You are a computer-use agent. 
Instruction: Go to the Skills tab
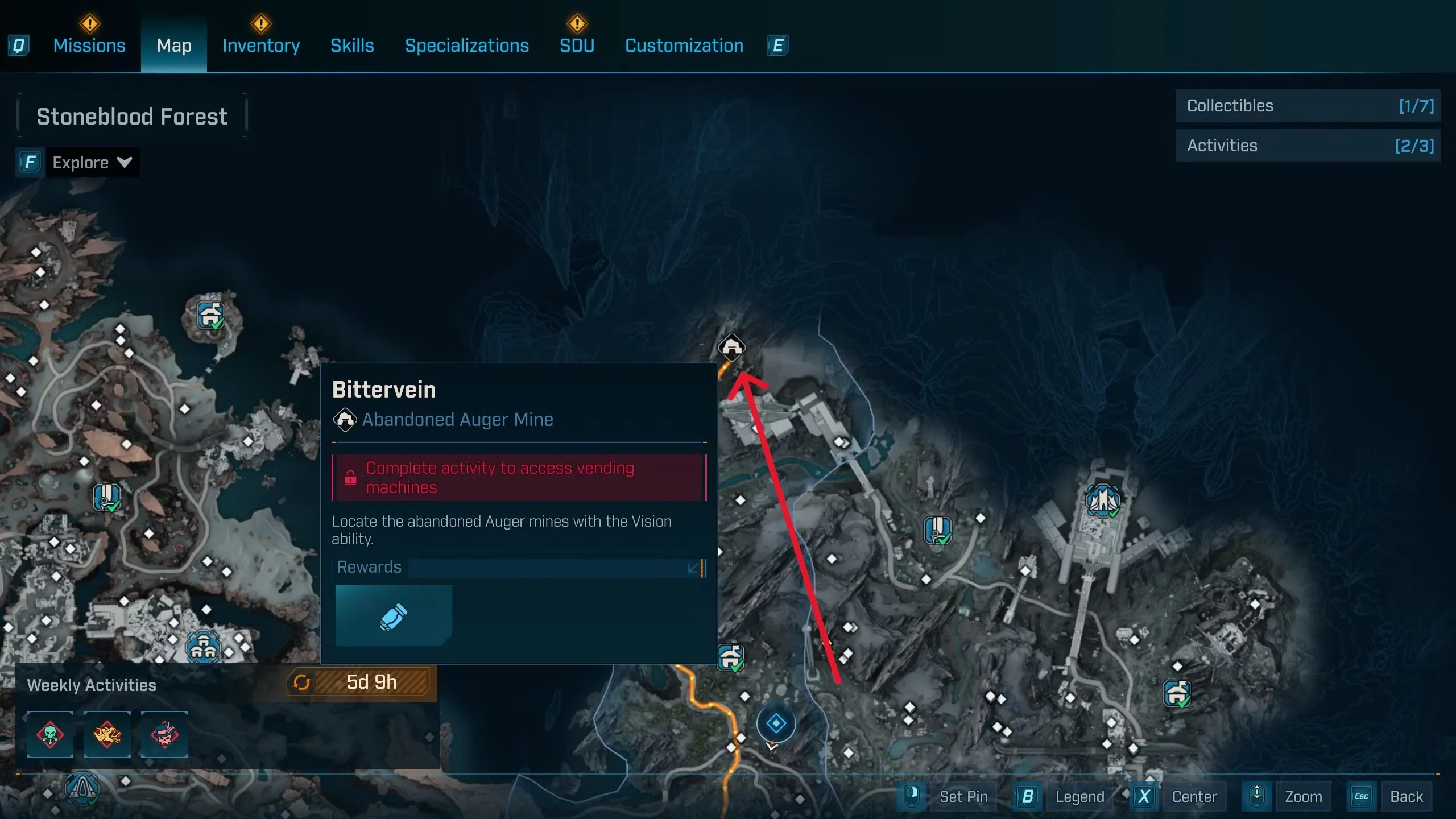click(x=352, y=45)
